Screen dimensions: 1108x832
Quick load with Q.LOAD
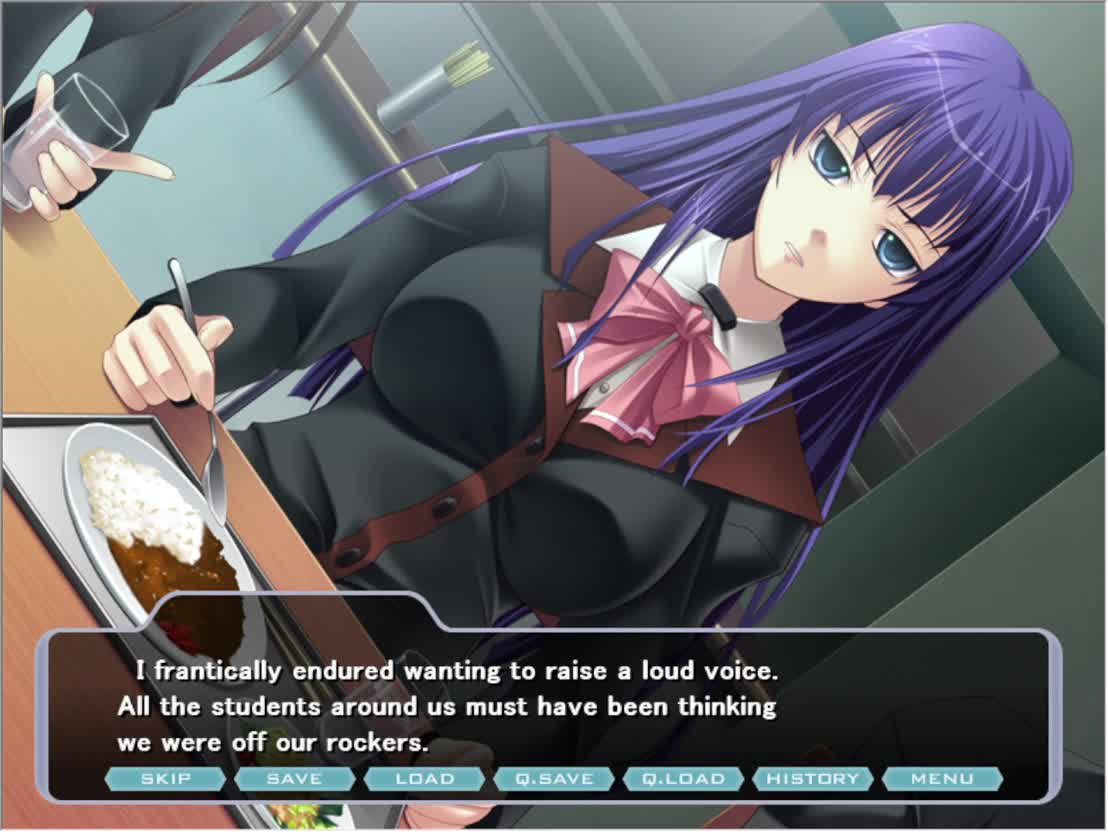tap(683, 778)
